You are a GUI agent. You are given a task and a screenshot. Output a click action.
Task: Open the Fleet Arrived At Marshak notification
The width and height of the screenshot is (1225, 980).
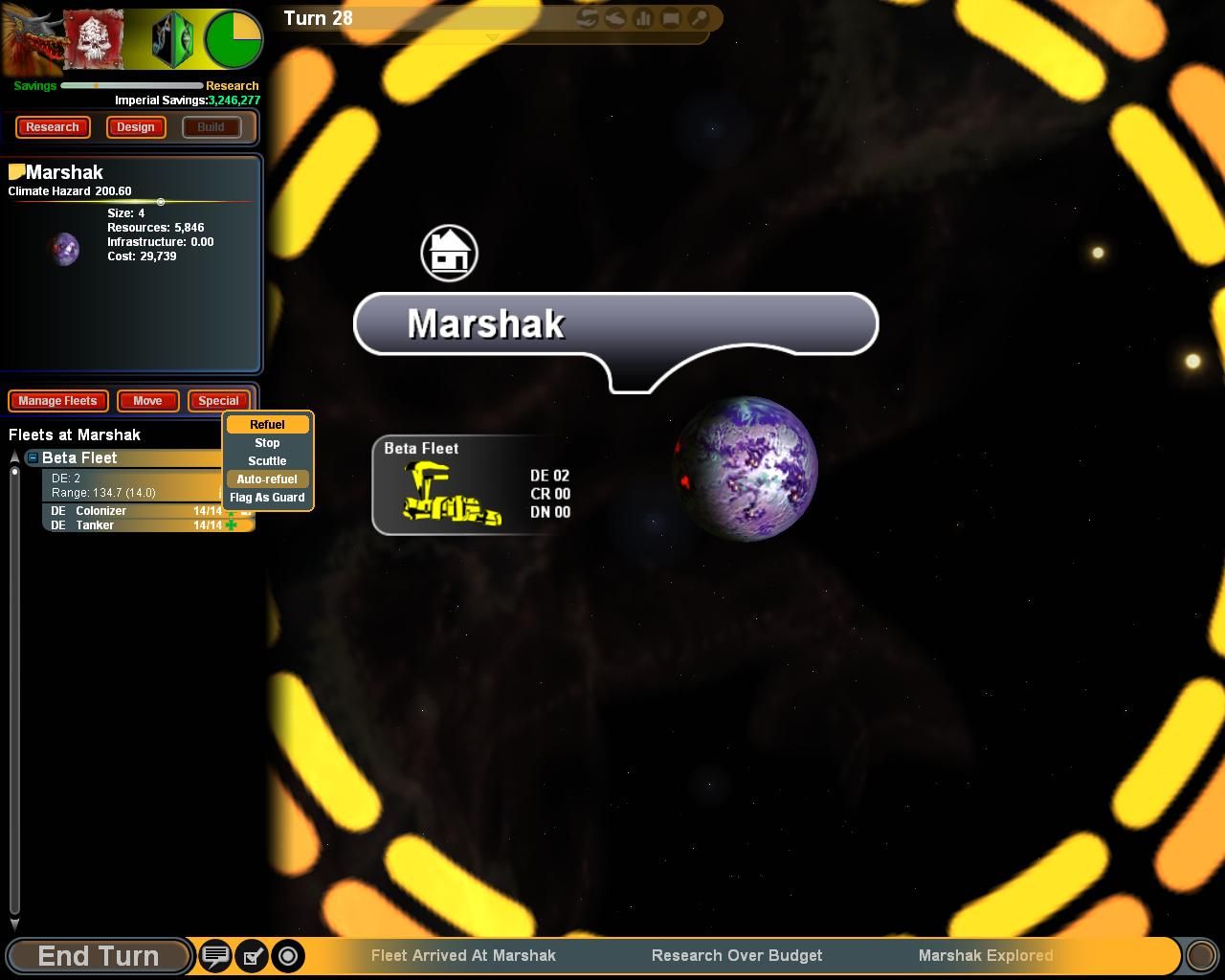point(463,956)
